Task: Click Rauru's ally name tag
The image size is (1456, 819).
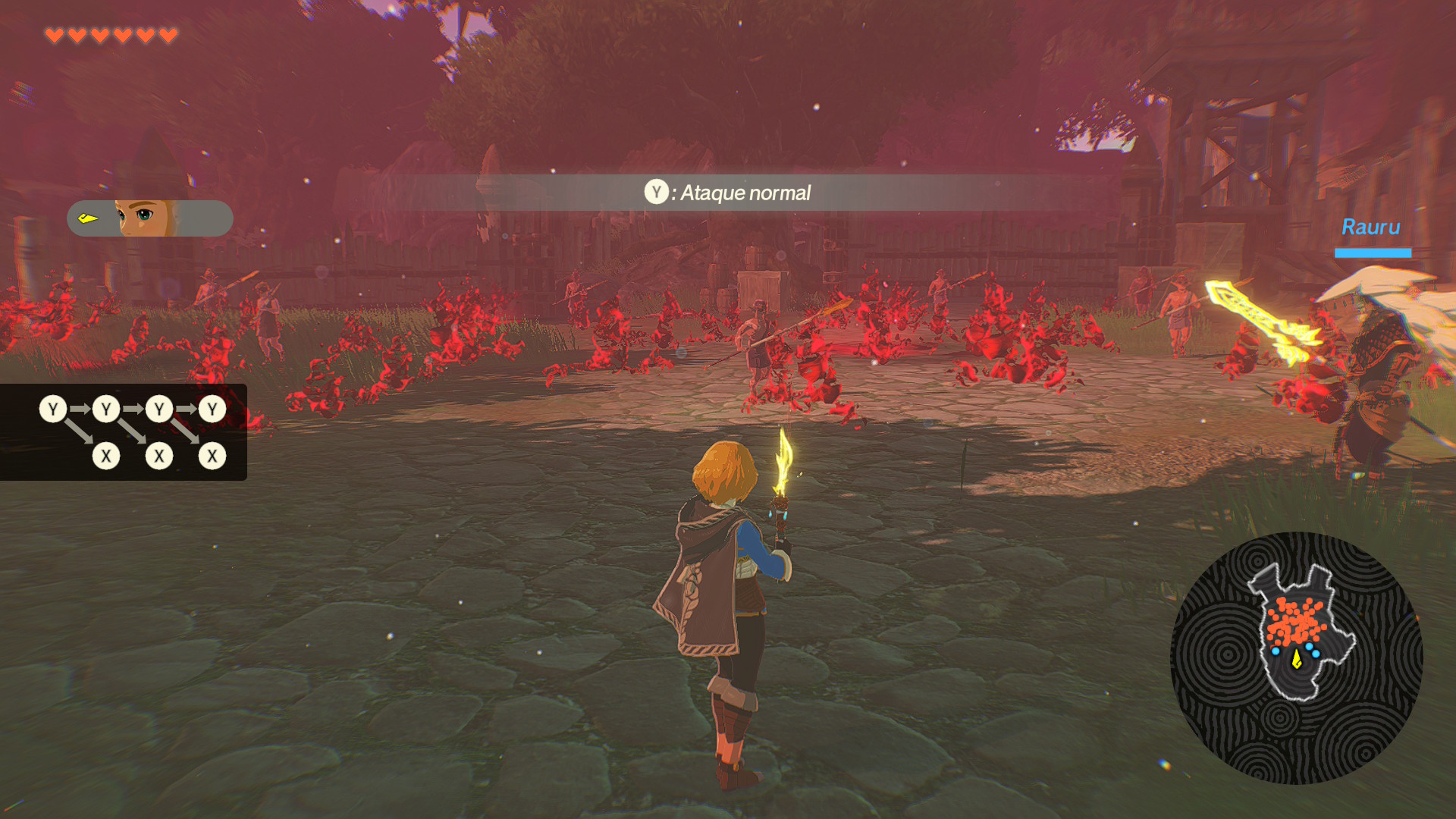Action: [1370, 227]
